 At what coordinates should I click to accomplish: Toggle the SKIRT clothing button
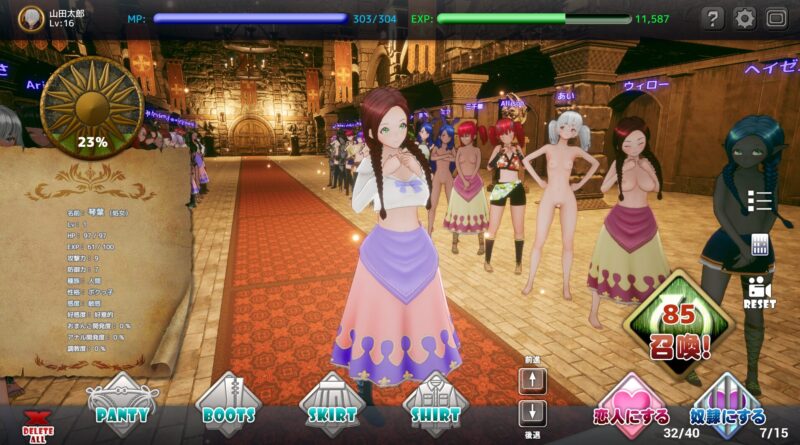pyautogui.click(x=332, y=405)
